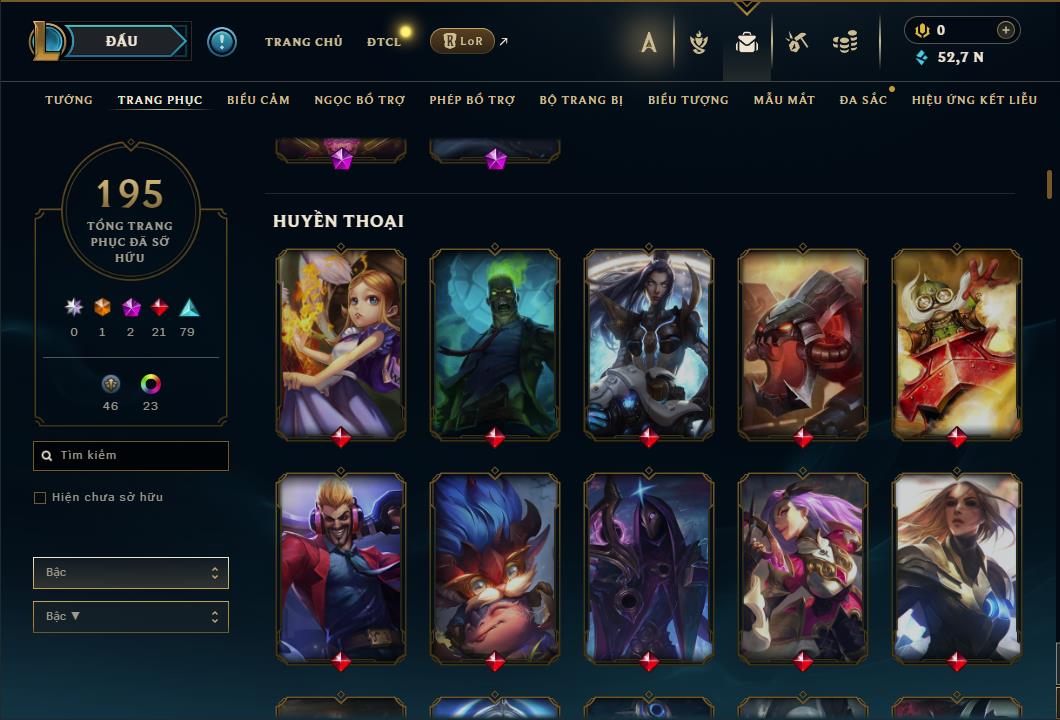Switch to the BỘ TRANG BỊ tab
The image size is (1060, 720).
[x=581, y=100]
